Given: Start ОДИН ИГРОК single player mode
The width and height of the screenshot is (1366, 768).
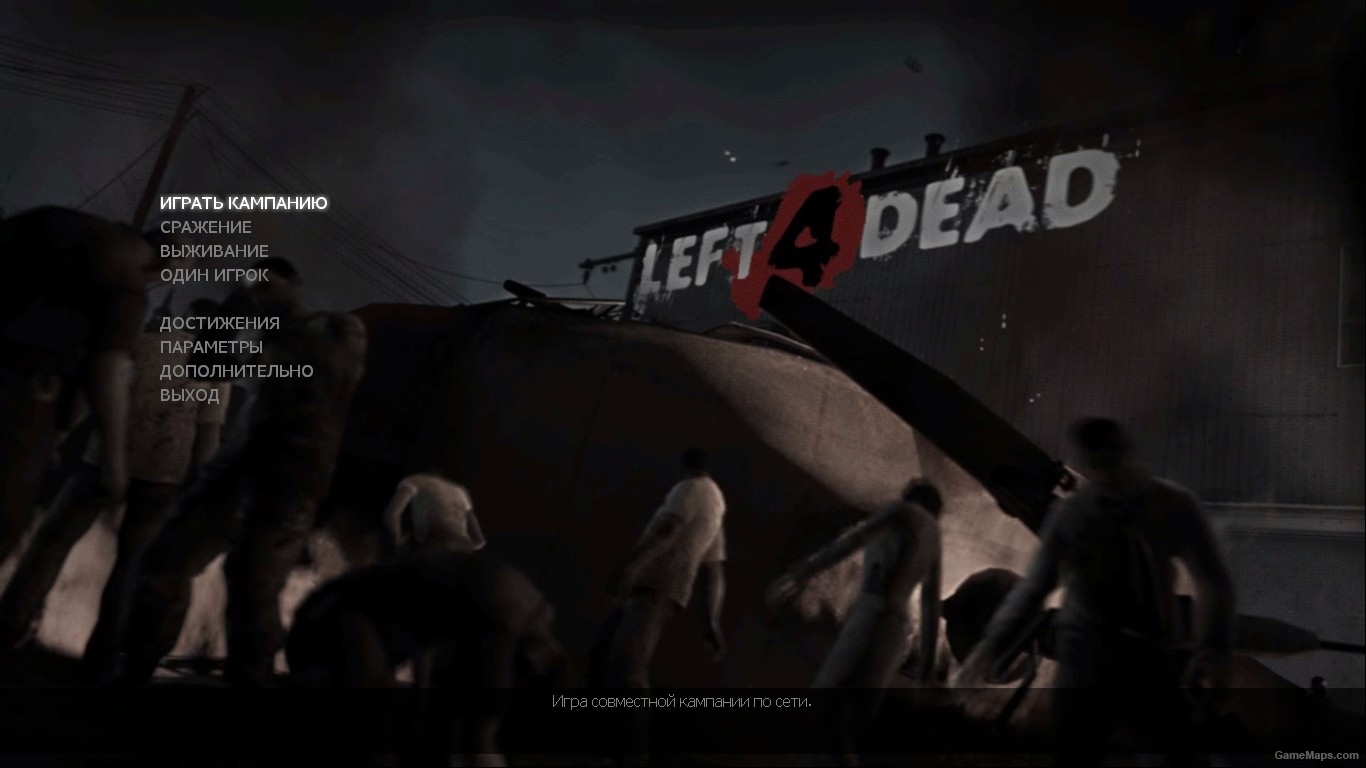Looking at the screenshot, I should click(213, 275).
